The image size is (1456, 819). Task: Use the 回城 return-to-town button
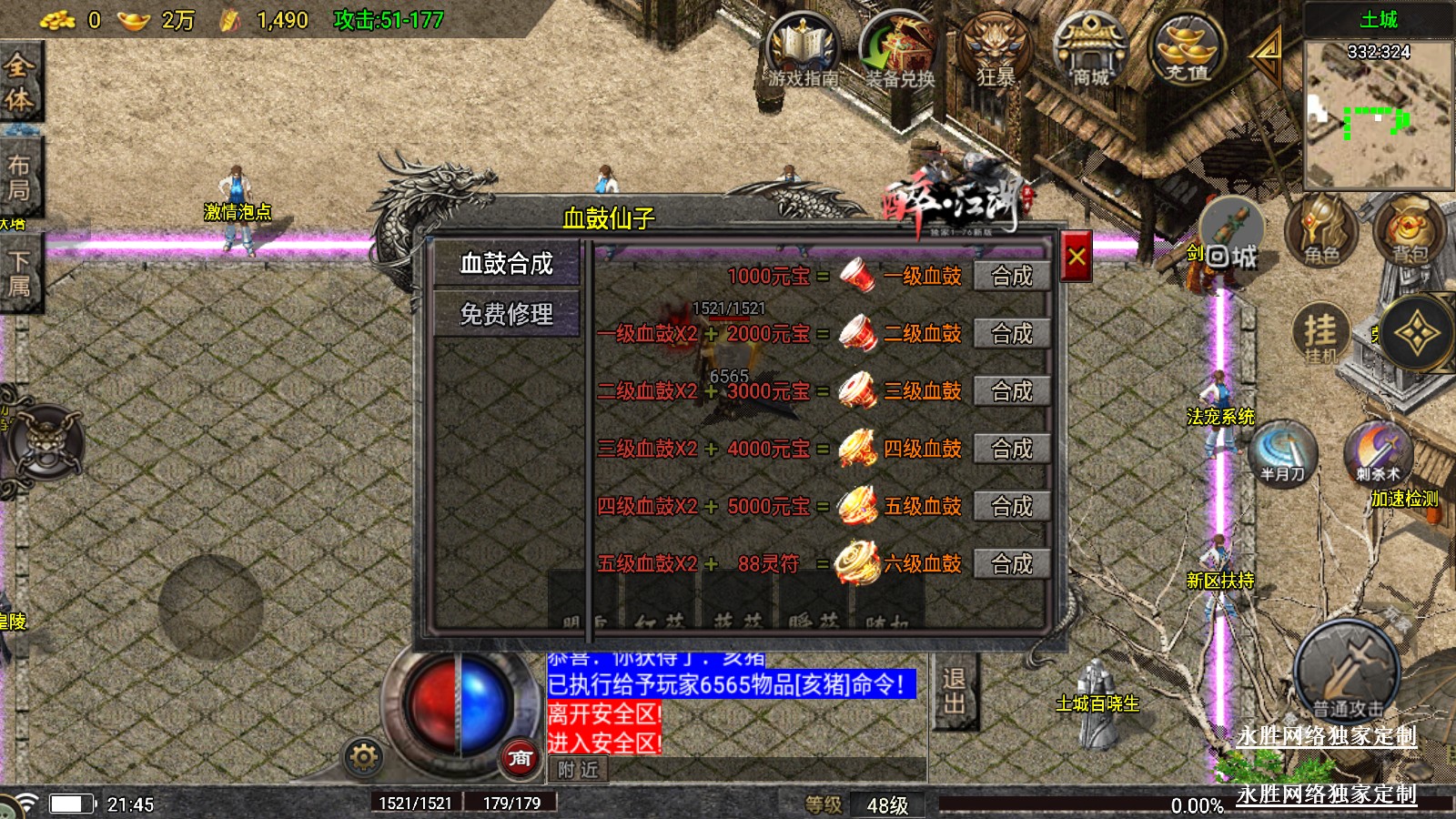tap(1231, 238)
